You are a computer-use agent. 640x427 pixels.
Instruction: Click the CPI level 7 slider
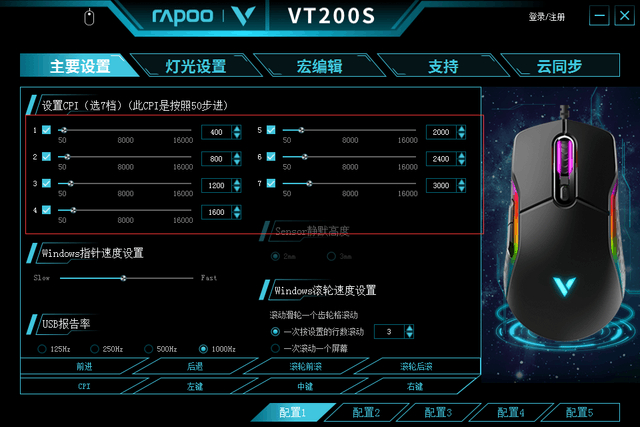pyautogui.click(x=350, y=184)
